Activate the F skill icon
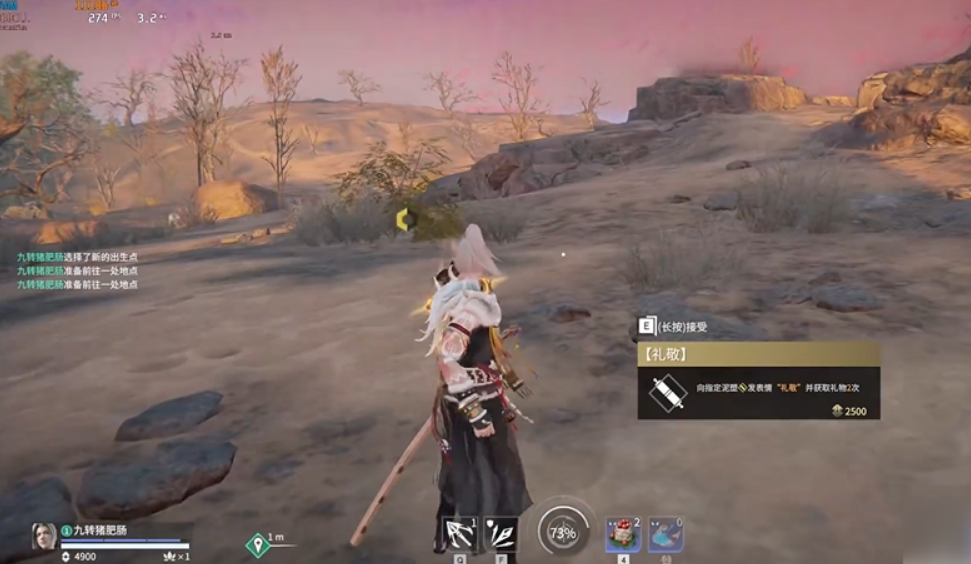This screenshot has height=564, width=971. pos(500,535)
